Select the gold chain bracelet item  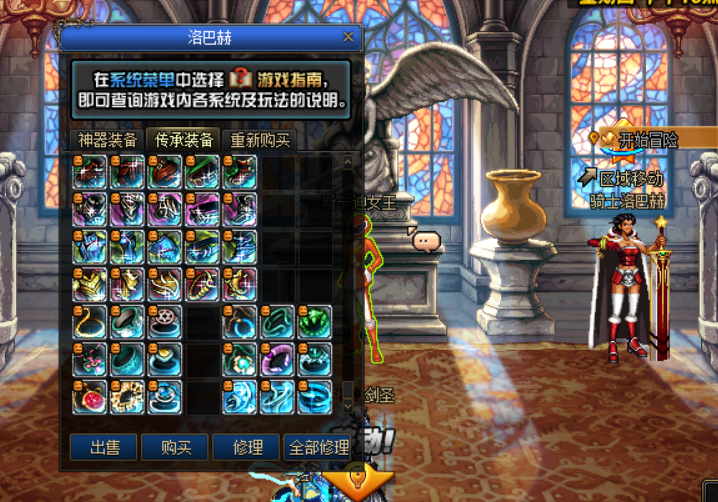coord(128,397)
